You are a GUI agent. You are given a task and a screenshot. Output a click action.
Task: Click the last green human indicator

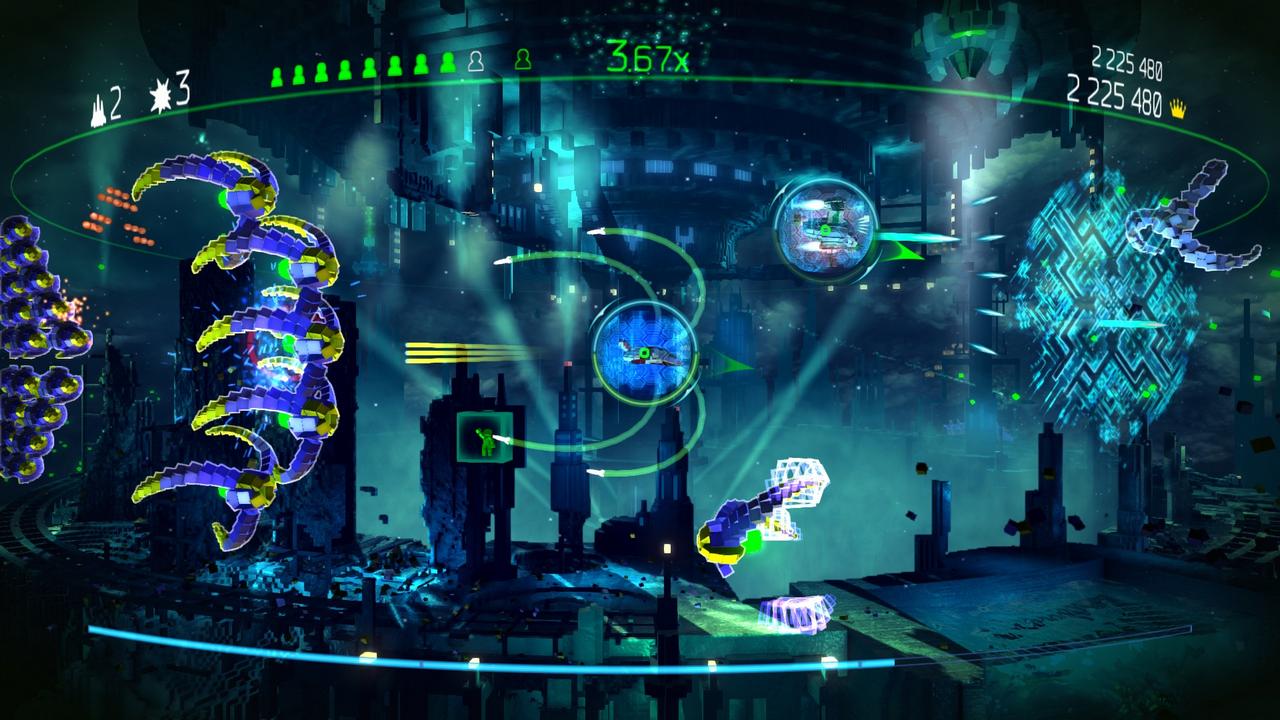pos(448,62)
